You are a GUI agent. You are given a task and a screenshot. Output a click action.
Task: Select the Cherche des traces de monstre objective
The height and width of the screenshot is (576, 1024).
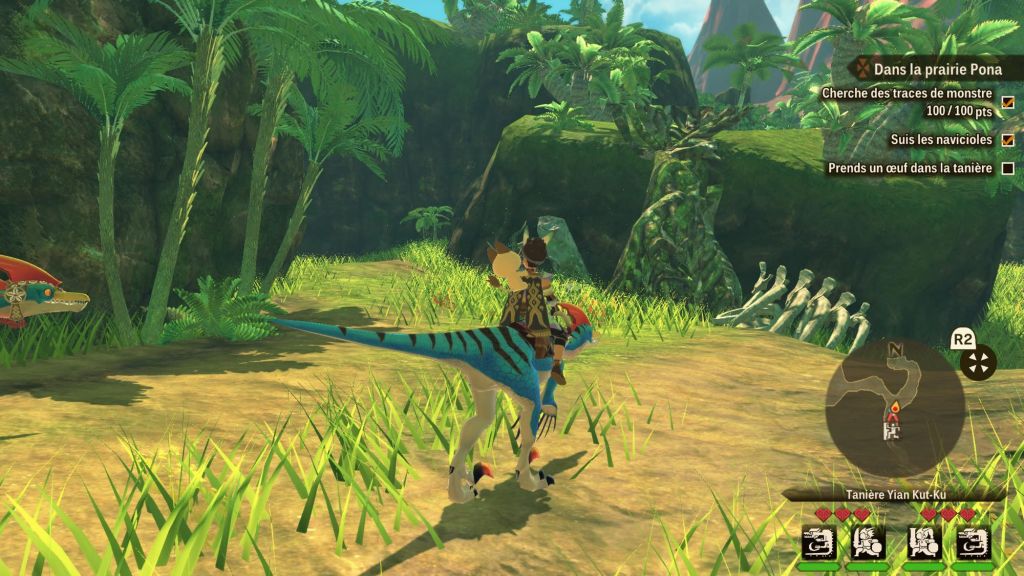click(x=906, y=94)
